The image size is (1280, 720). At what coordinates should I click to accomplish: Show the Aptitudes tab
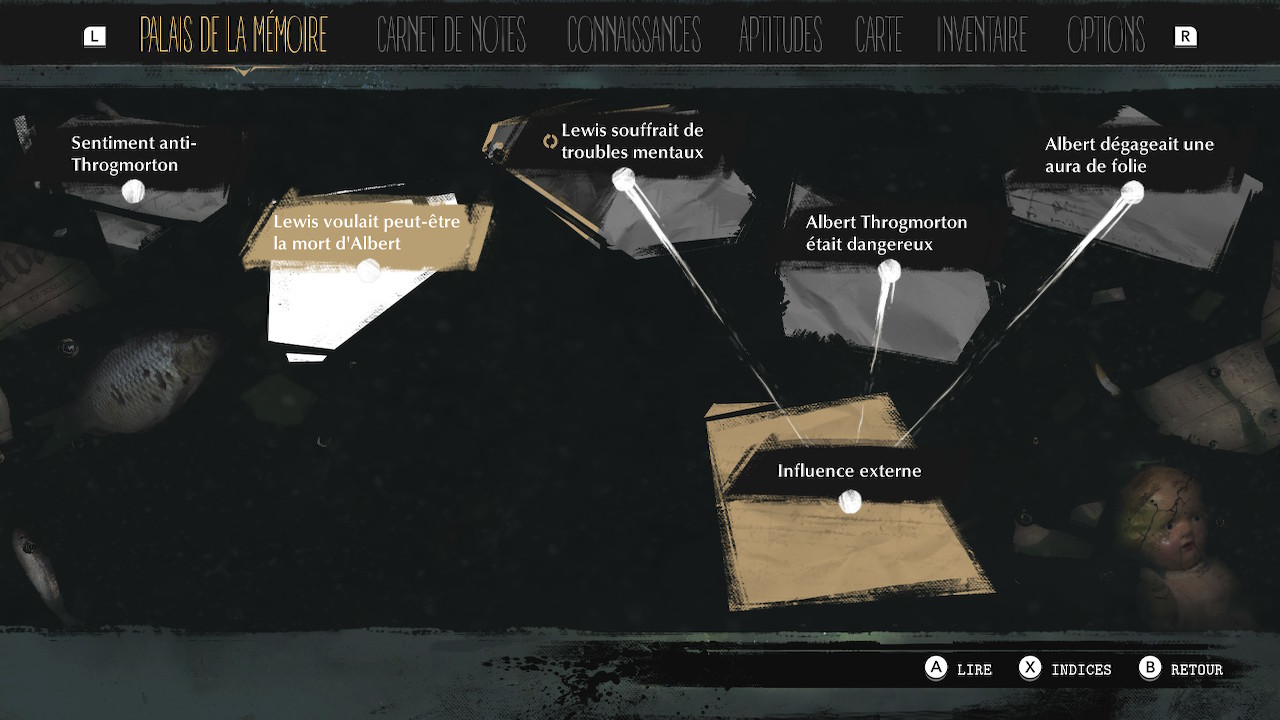[x=780, y=36]
